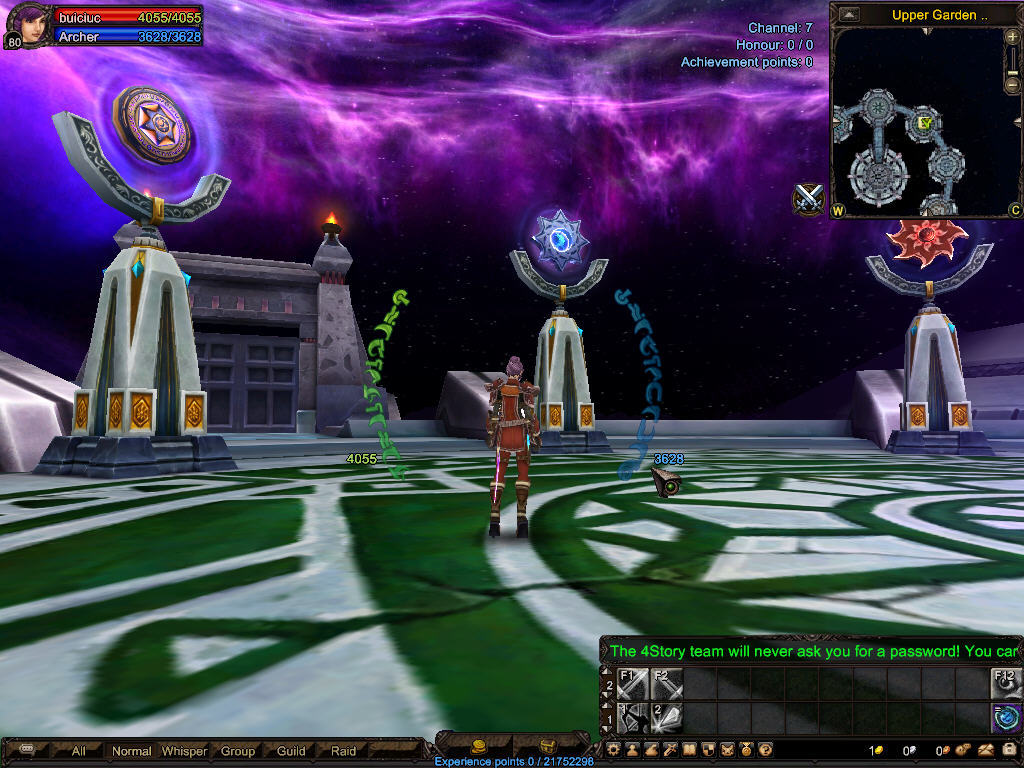1024x768 pixels.
Task: Activate the F1 hotbar skill
Action: [x=633, y=684]
